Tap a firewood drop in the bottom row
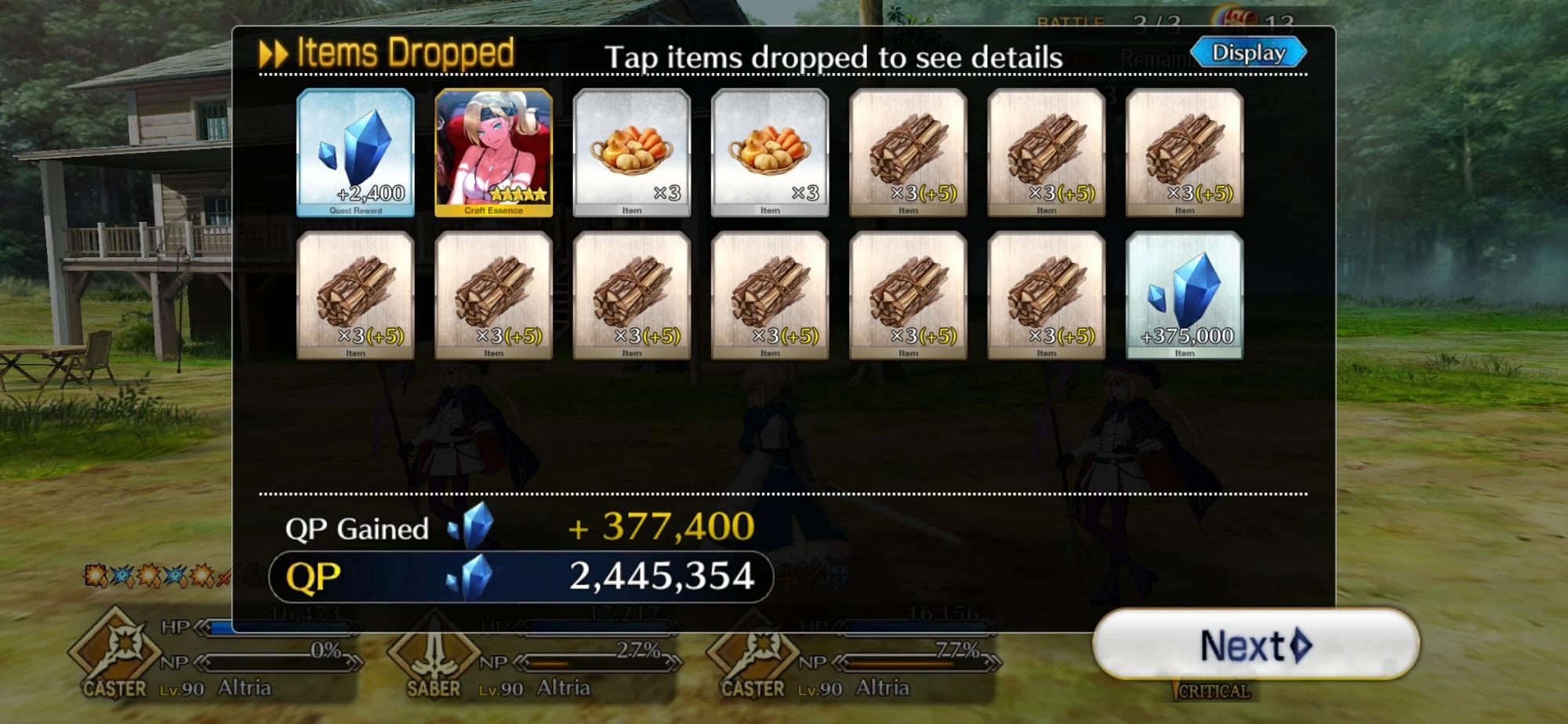1568x724 pixels. coord(631,297)
